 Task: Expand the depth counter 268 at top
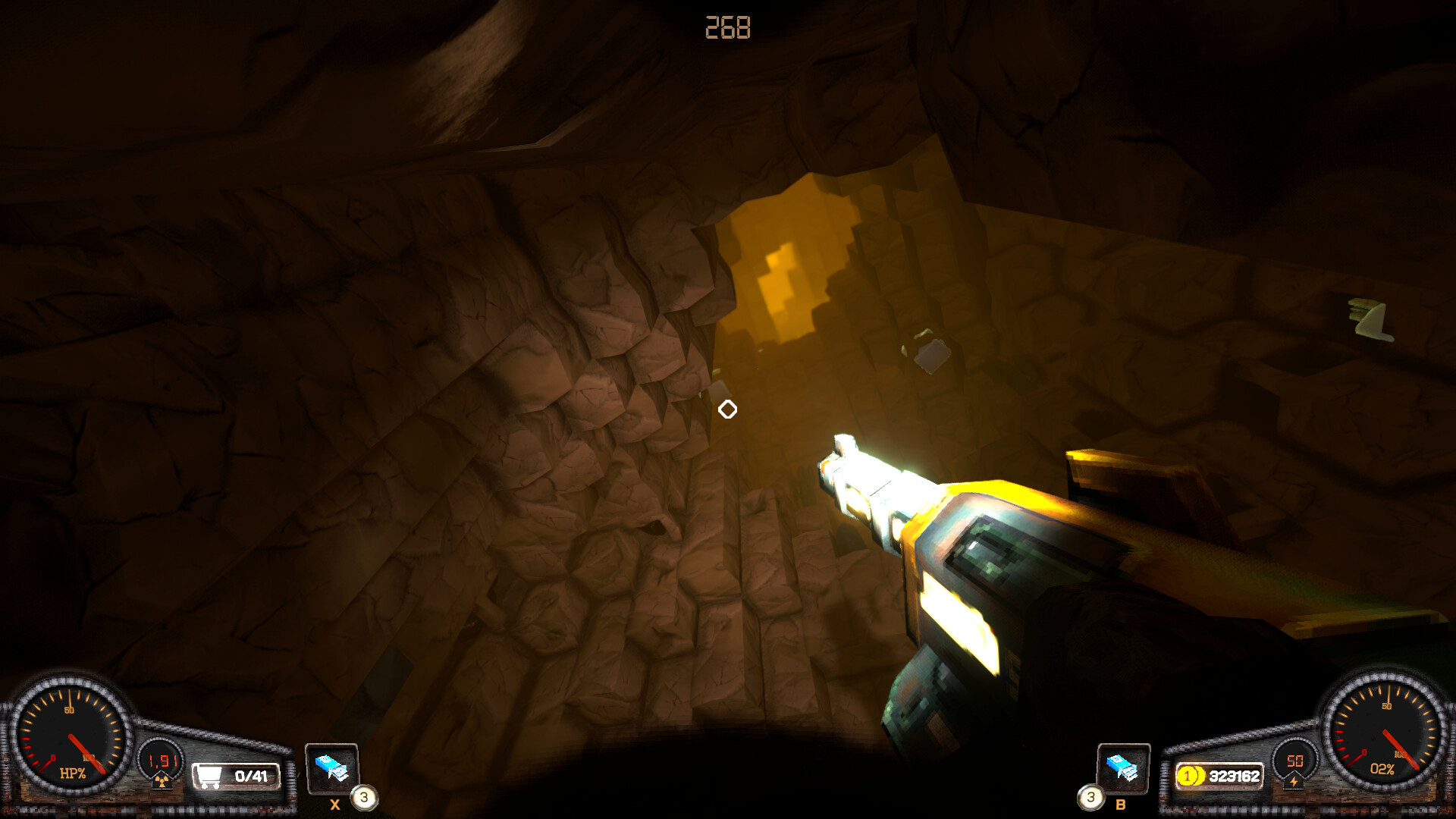727,28
